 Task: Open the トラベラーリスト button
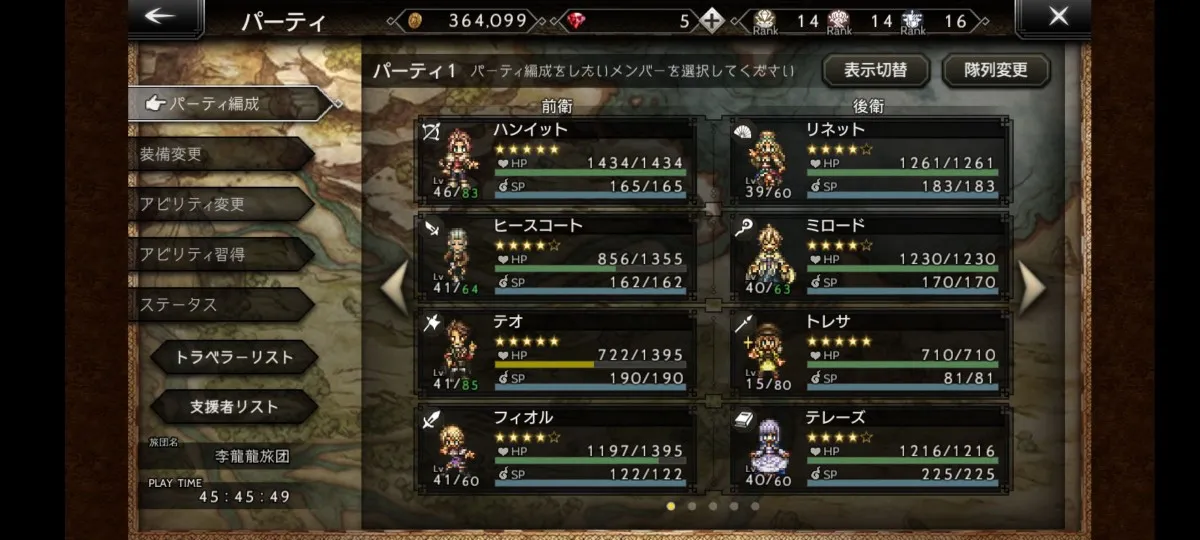point(234,357)
